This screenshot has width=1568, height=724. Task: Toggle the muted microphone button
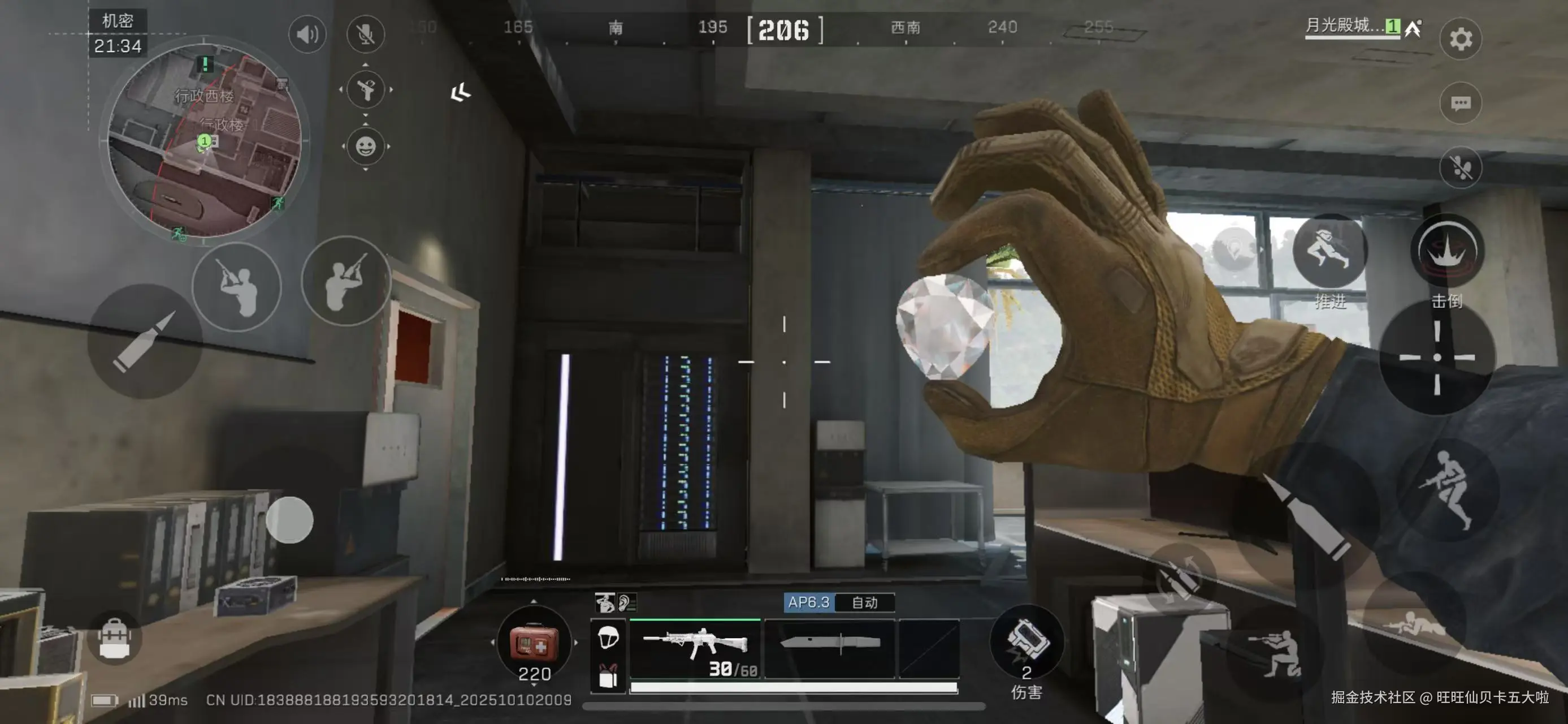click(x=365, y=34)
